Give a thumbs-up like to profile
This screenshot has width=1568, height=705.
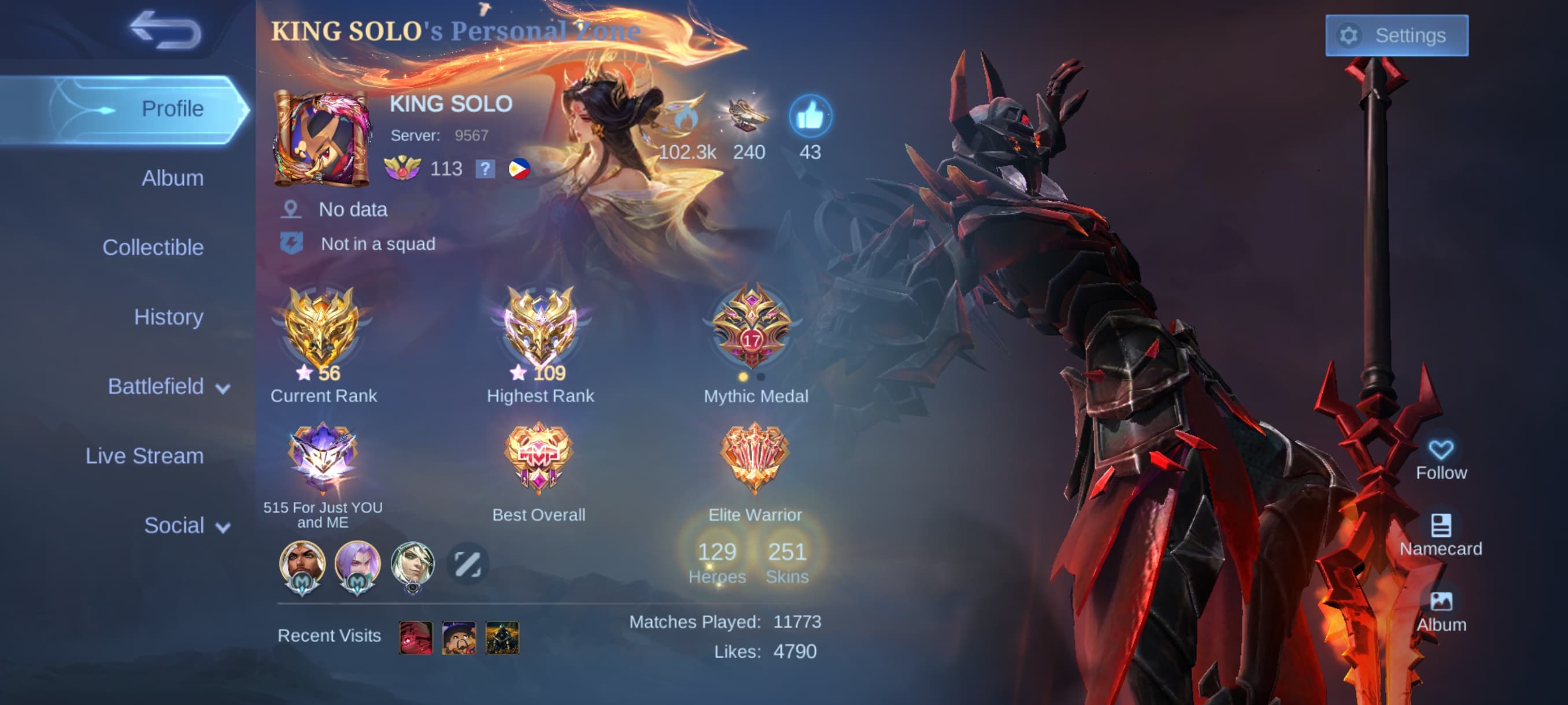(x=809, y=116)
